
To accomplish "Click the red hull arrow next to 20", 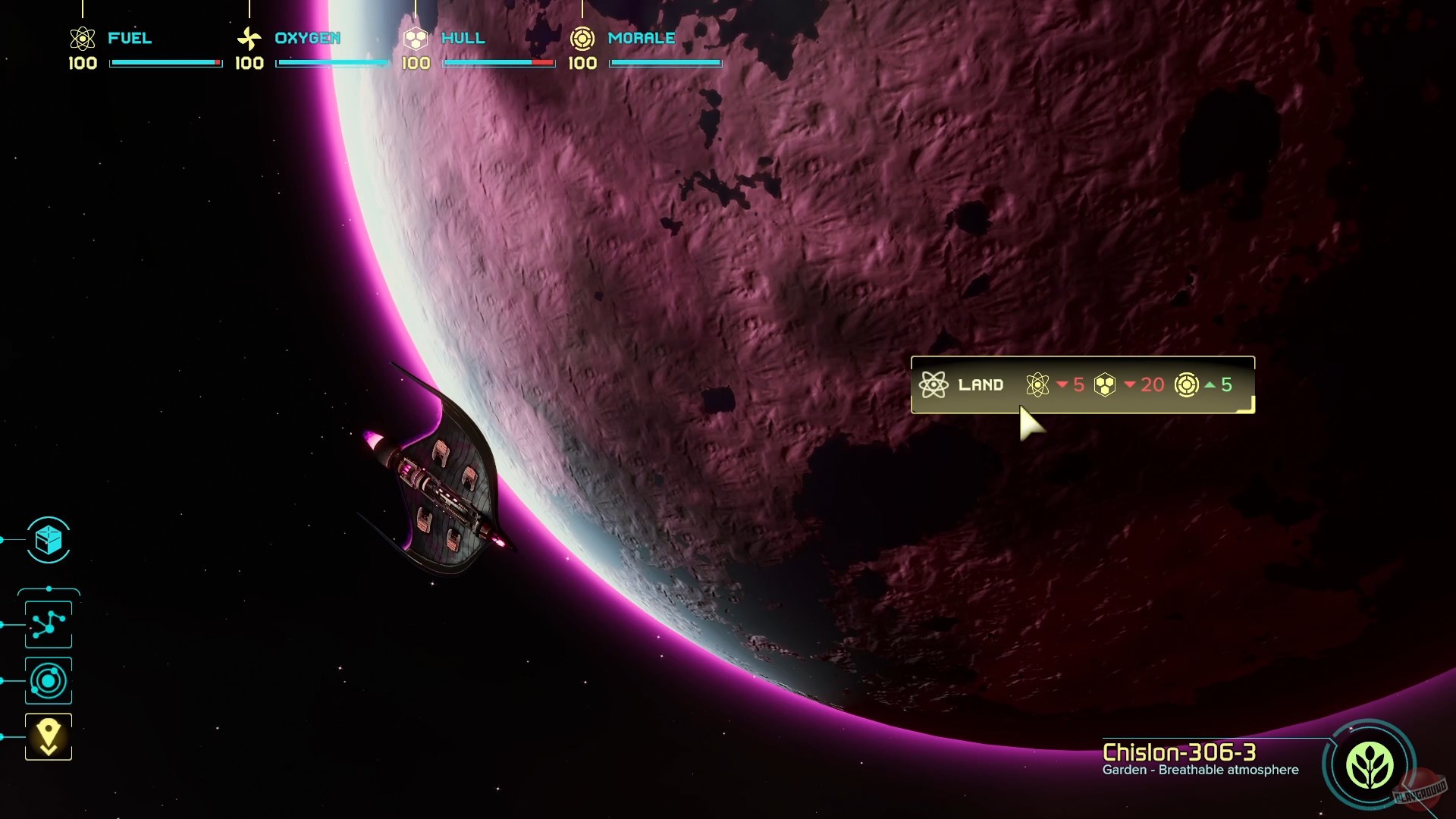I will pos(1131,385).
